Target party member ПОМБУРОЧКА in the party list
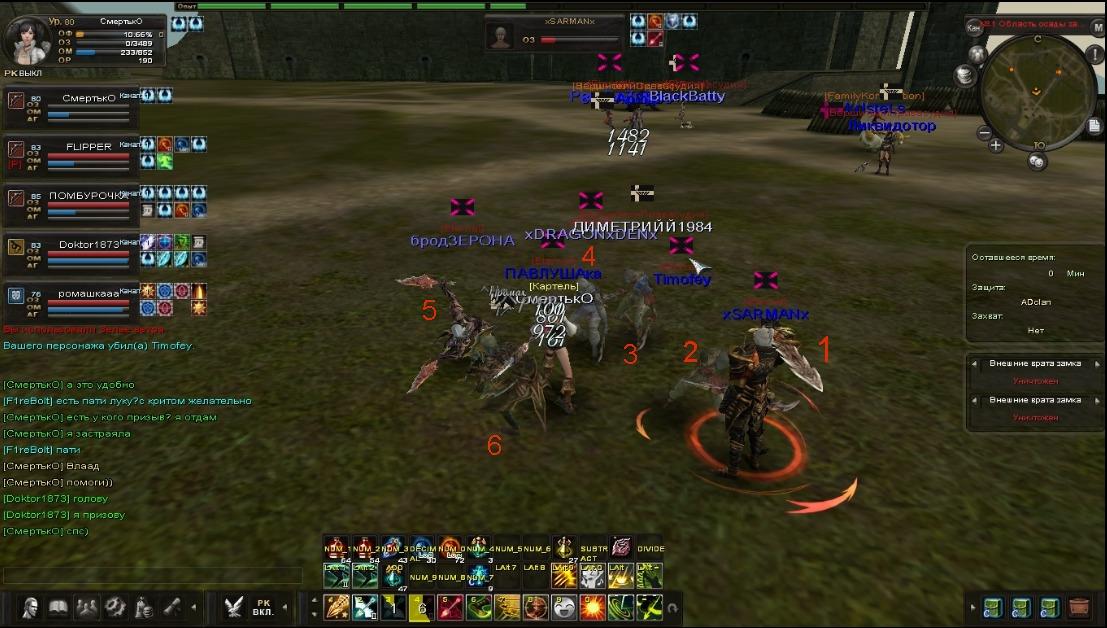Viewport: 1107px width, 628px height. tap(72, 204)
